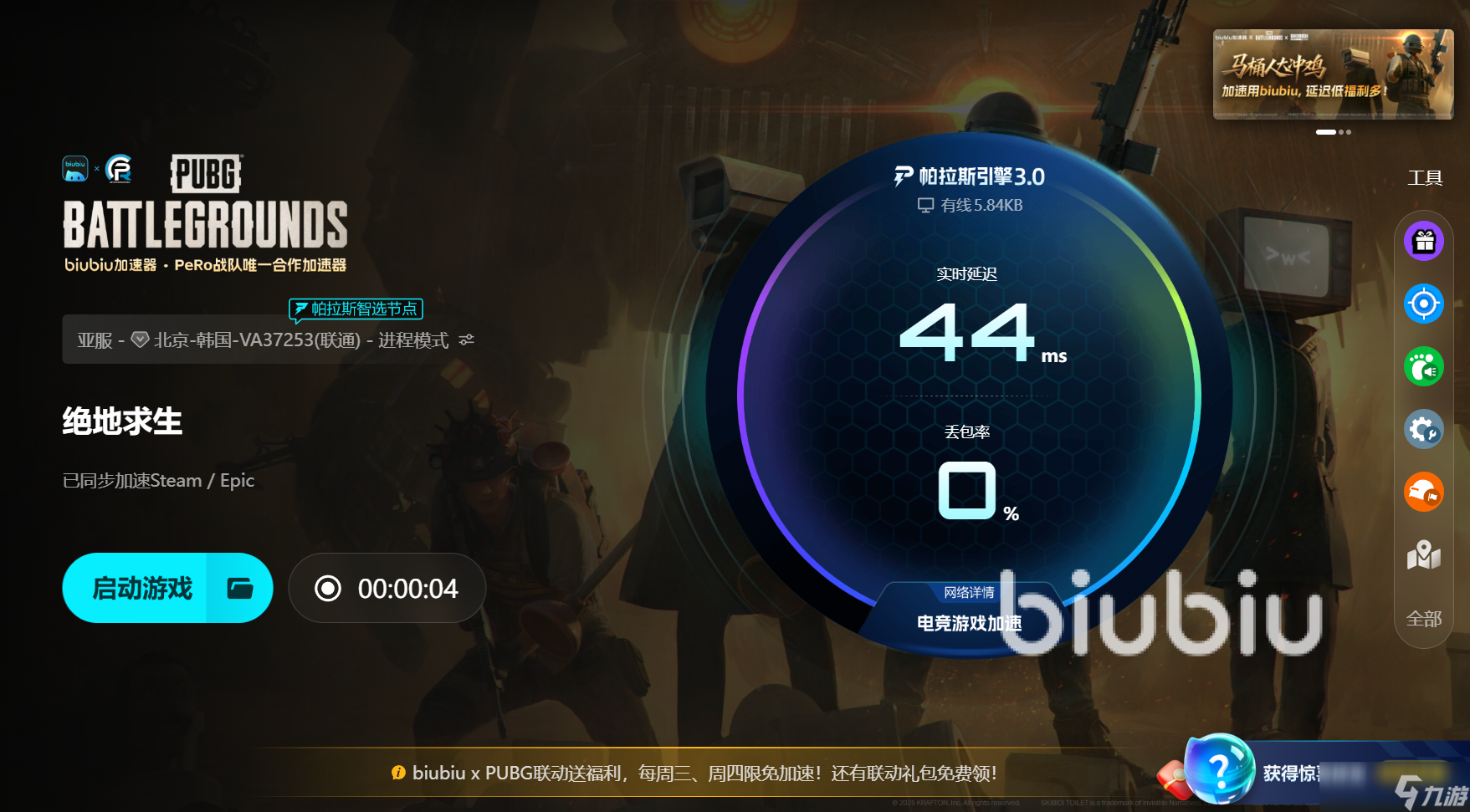Open 网络详情 on the speed dial
Screen dimensions: 1470x812
971,594
